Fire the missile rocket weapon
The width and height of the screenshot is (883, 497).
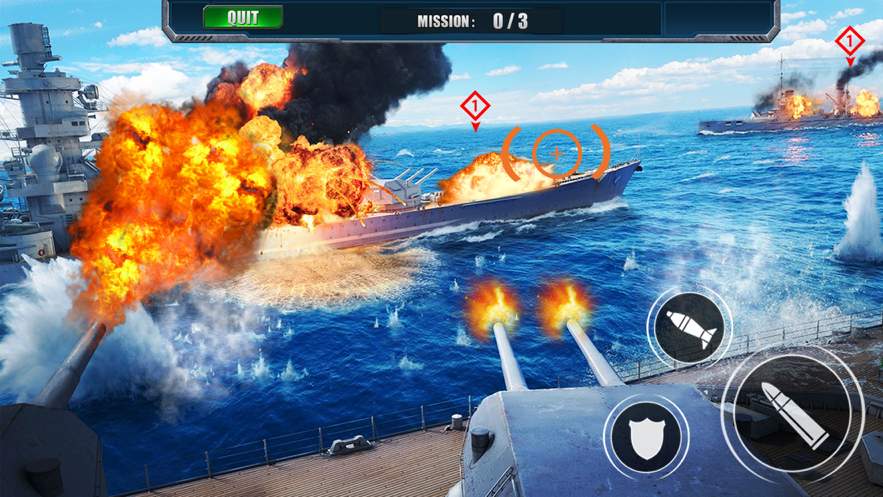pos(689,327)
